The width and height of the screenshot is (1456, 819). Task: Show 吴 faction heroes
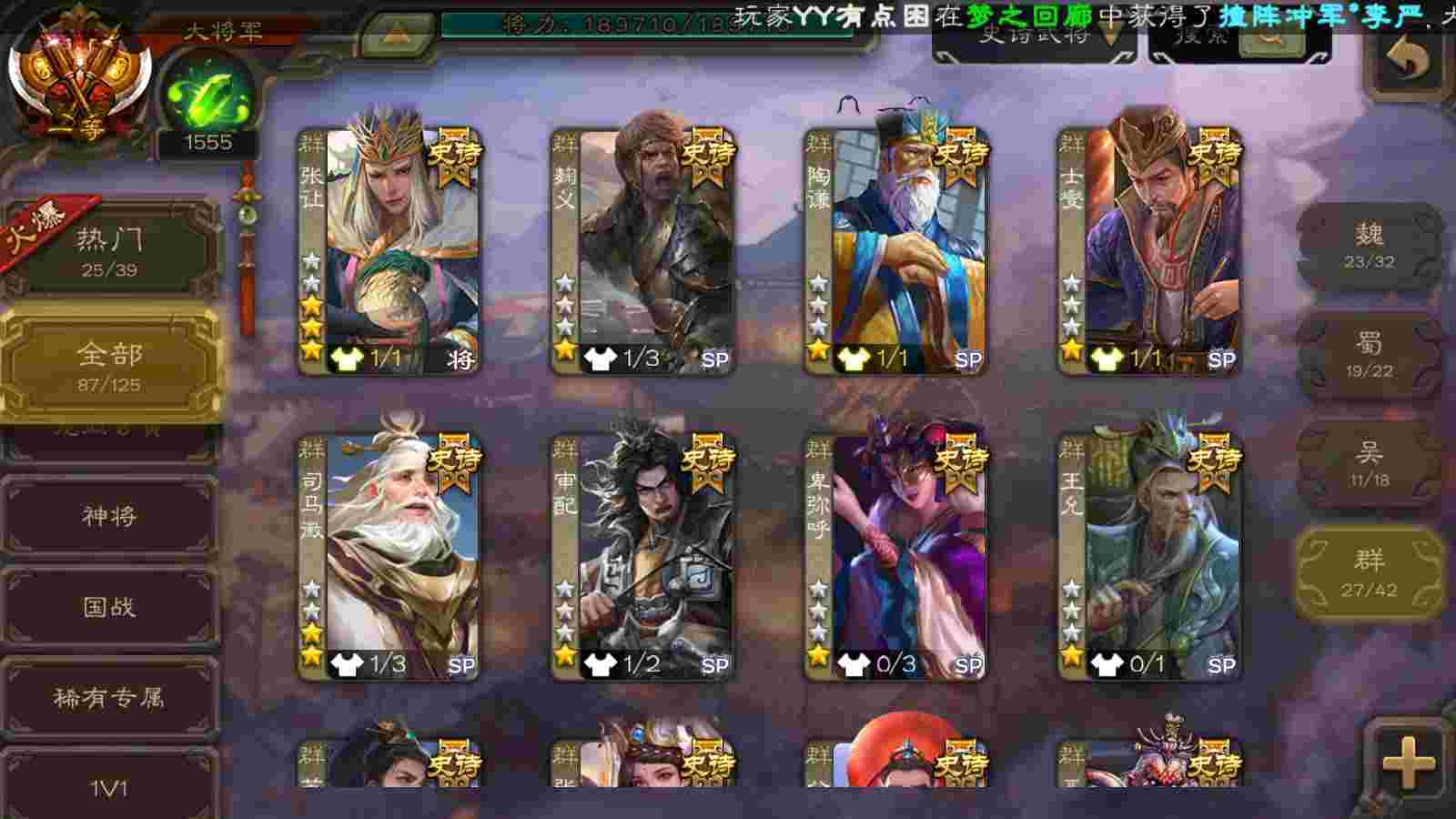pos(1369,462)
